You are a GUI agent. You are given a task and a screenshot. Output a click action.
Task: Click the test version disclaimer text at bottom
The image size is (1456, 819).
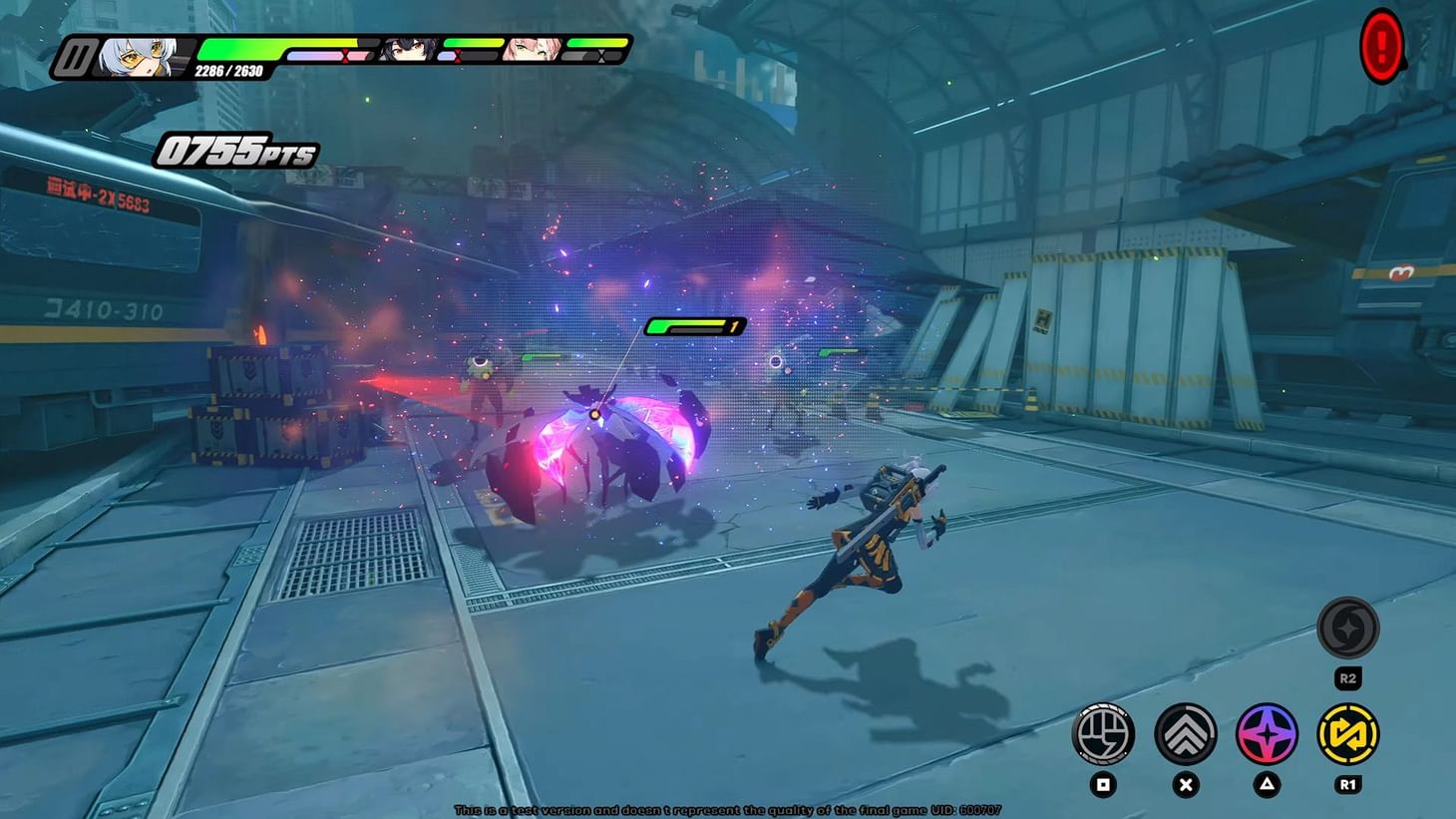[x=728, y=810]
